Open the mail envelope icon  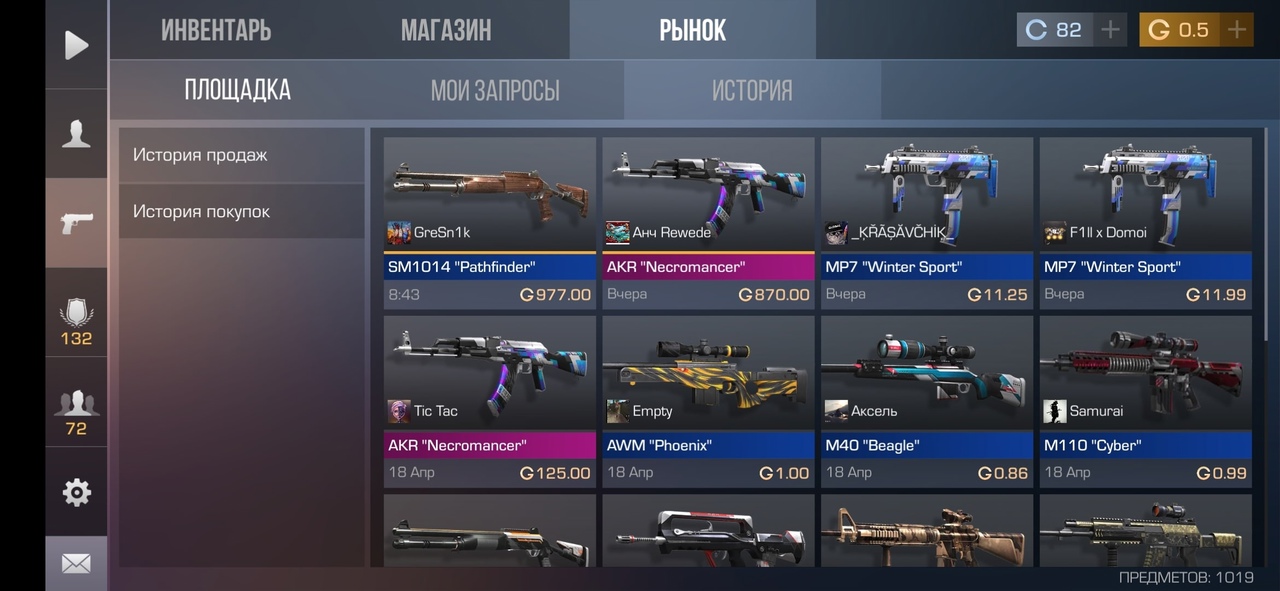76,564
